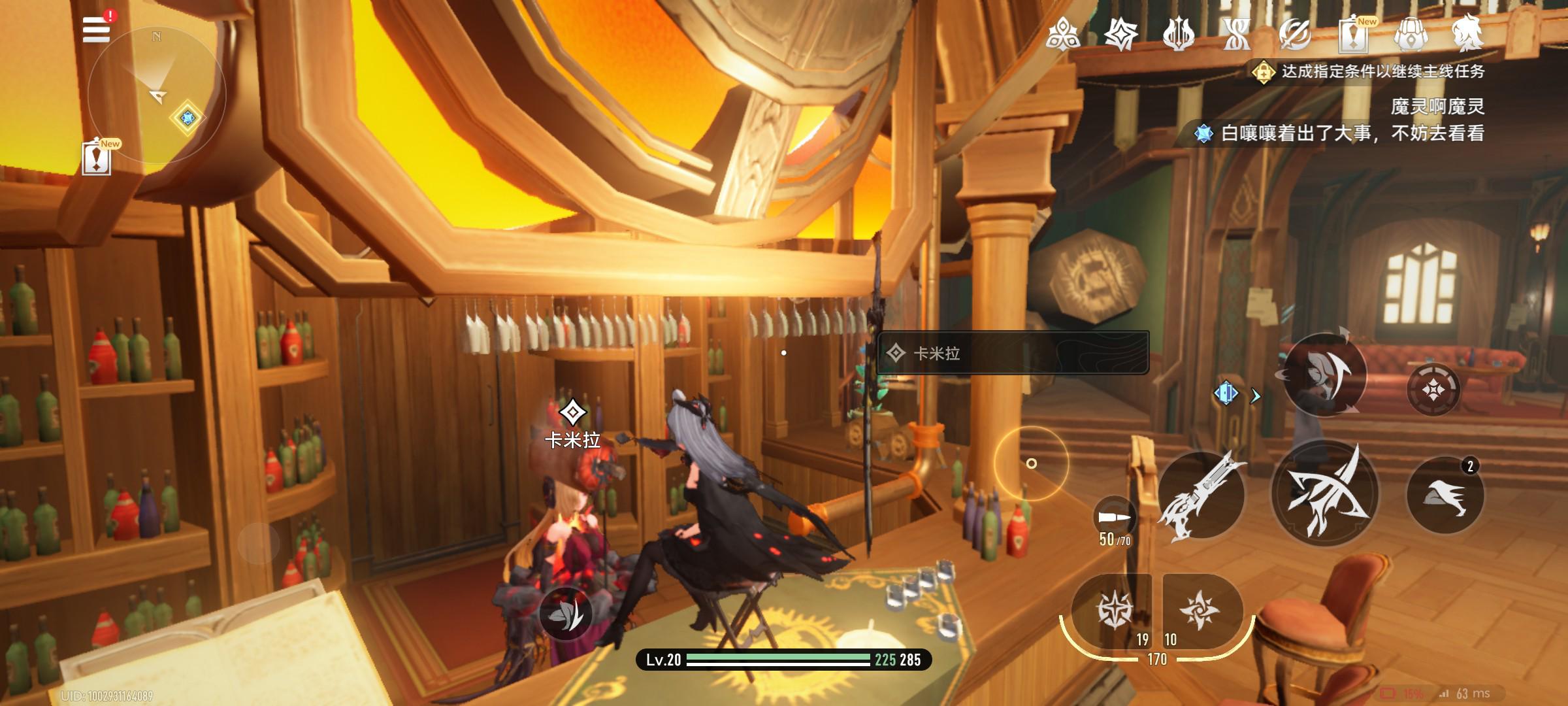This screenshot has width=1568, height=706.
Task: Open the hourglass icon menu
Action: pyautogui.click(x=1237, y=33)
